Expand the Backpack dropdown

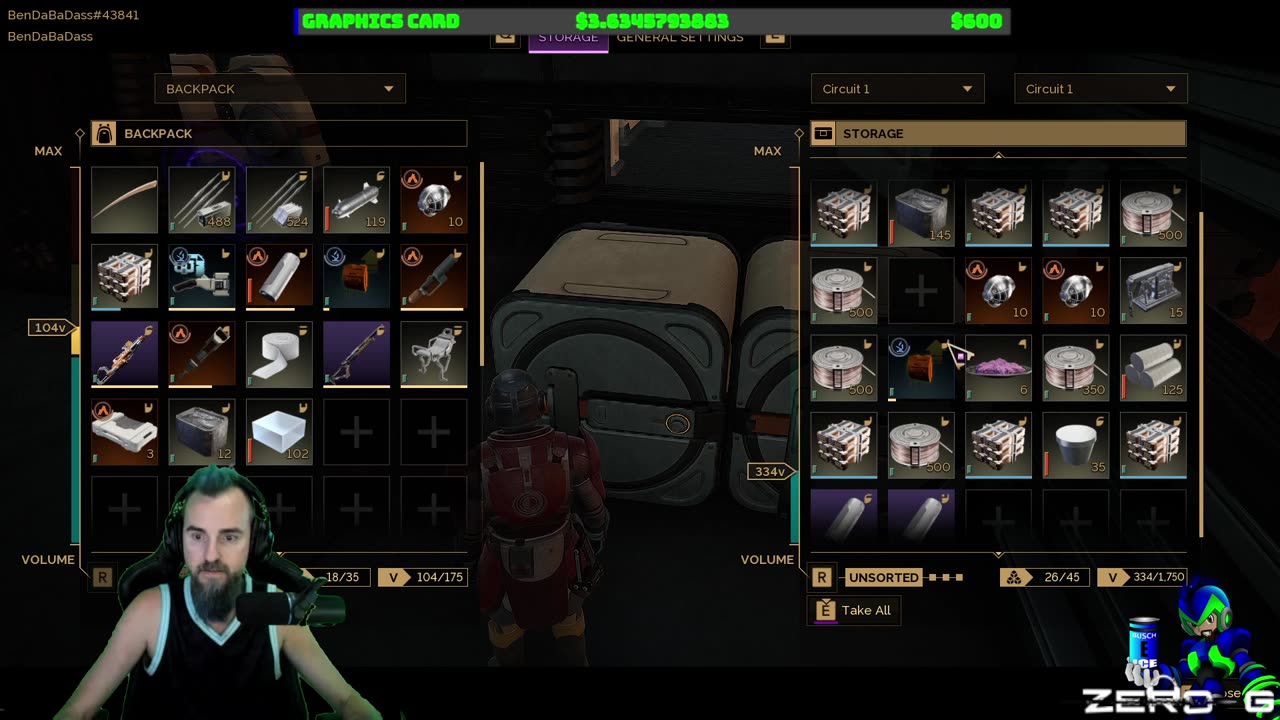(280, 89)
